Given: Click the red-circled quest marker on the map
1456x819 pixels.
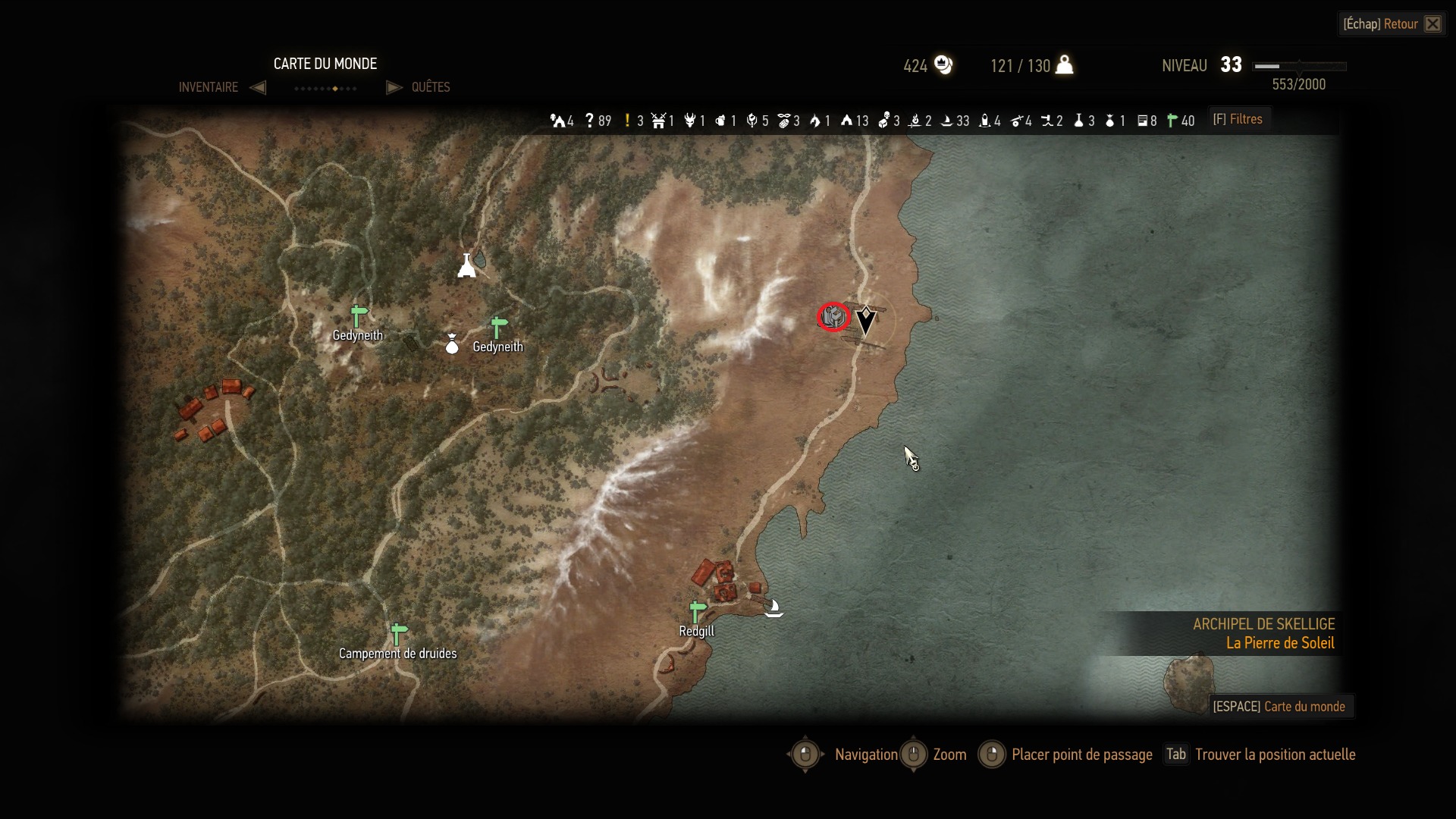Looking at the screenshot, I should tap(833, 316).
